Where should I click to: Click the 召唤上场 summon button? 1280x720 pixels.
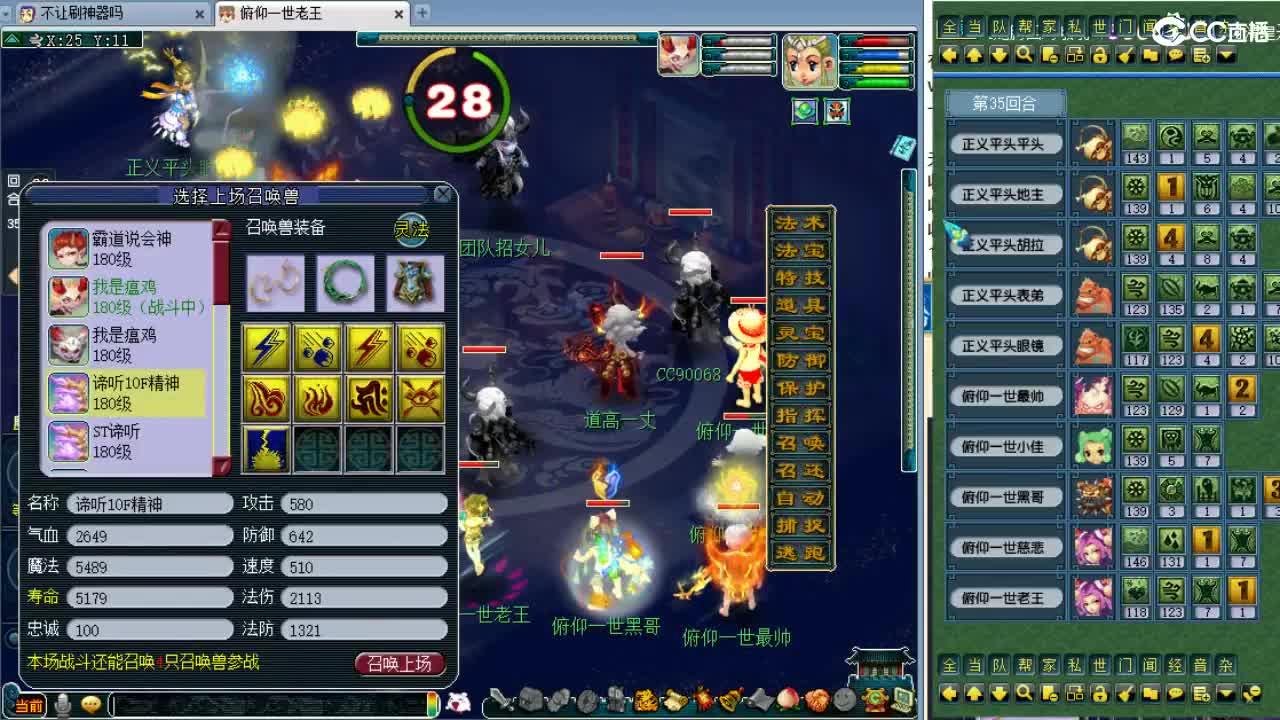pos(399,663)
